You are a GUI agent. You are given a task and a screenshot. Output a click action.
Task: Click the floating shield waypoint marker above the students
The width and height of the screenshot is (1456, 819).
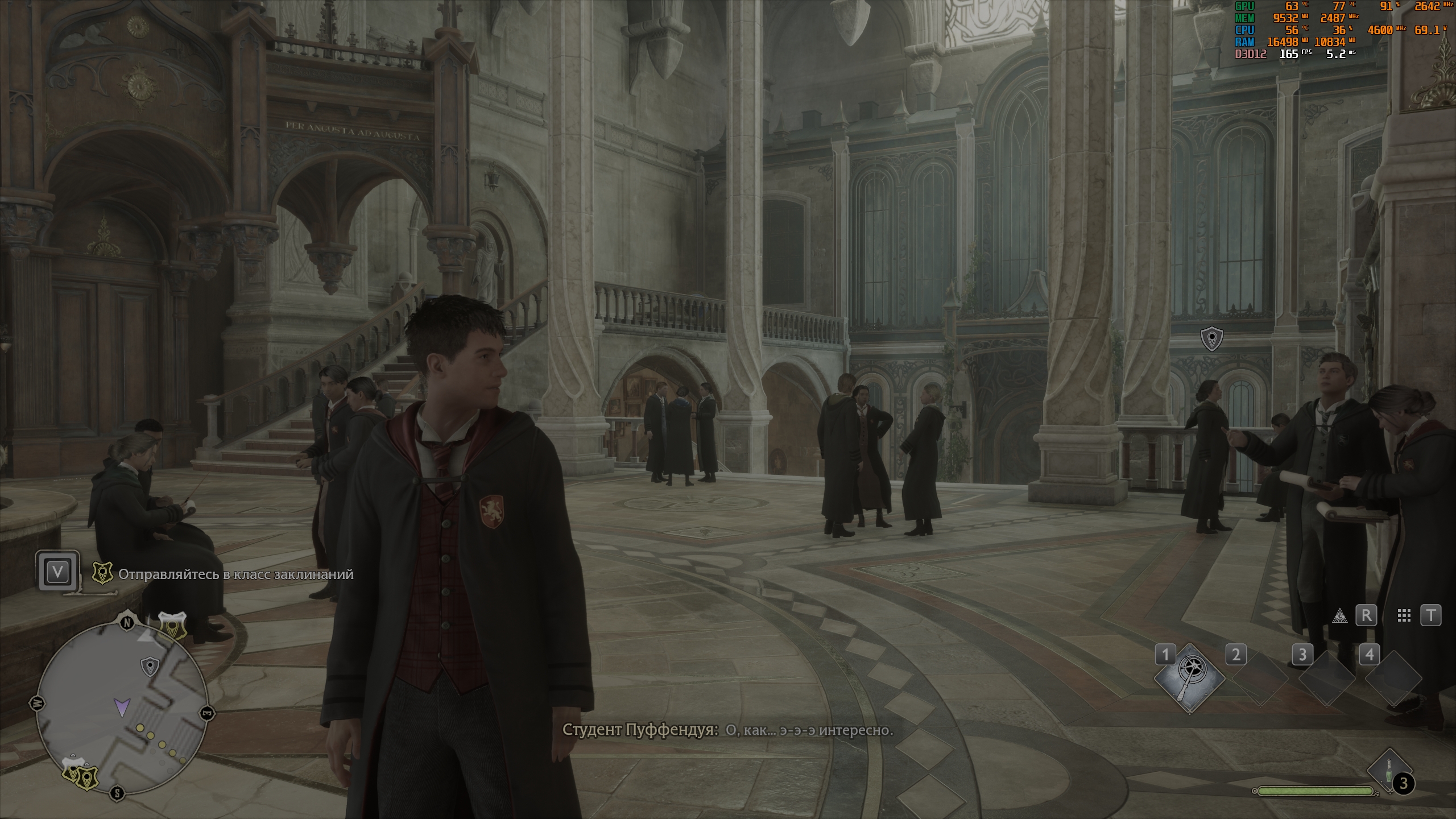pos(1211,339)
